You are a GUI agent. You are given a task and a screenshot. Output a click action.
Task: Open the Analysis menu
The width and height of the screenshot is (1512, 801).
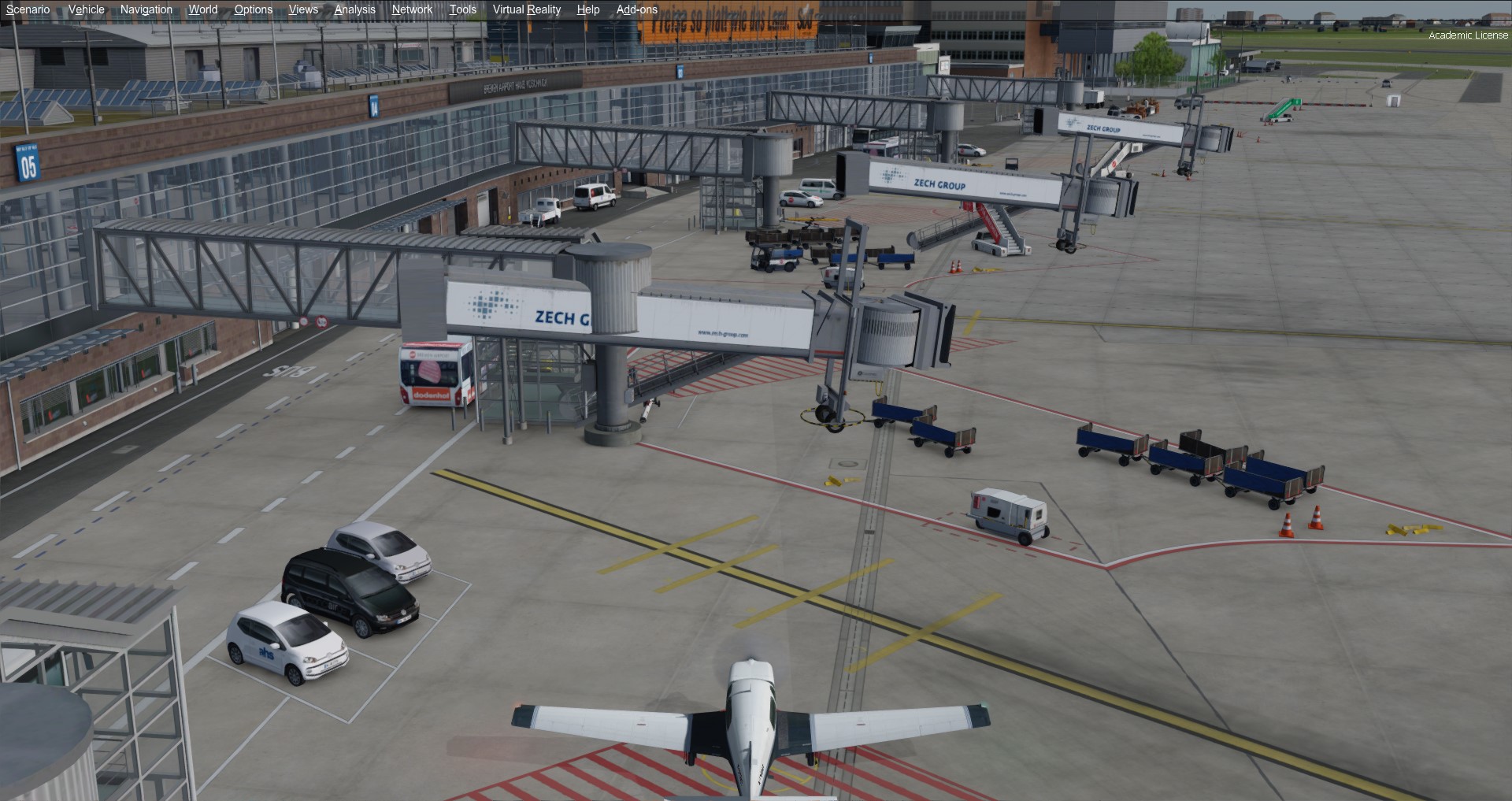tap(354, 9)
